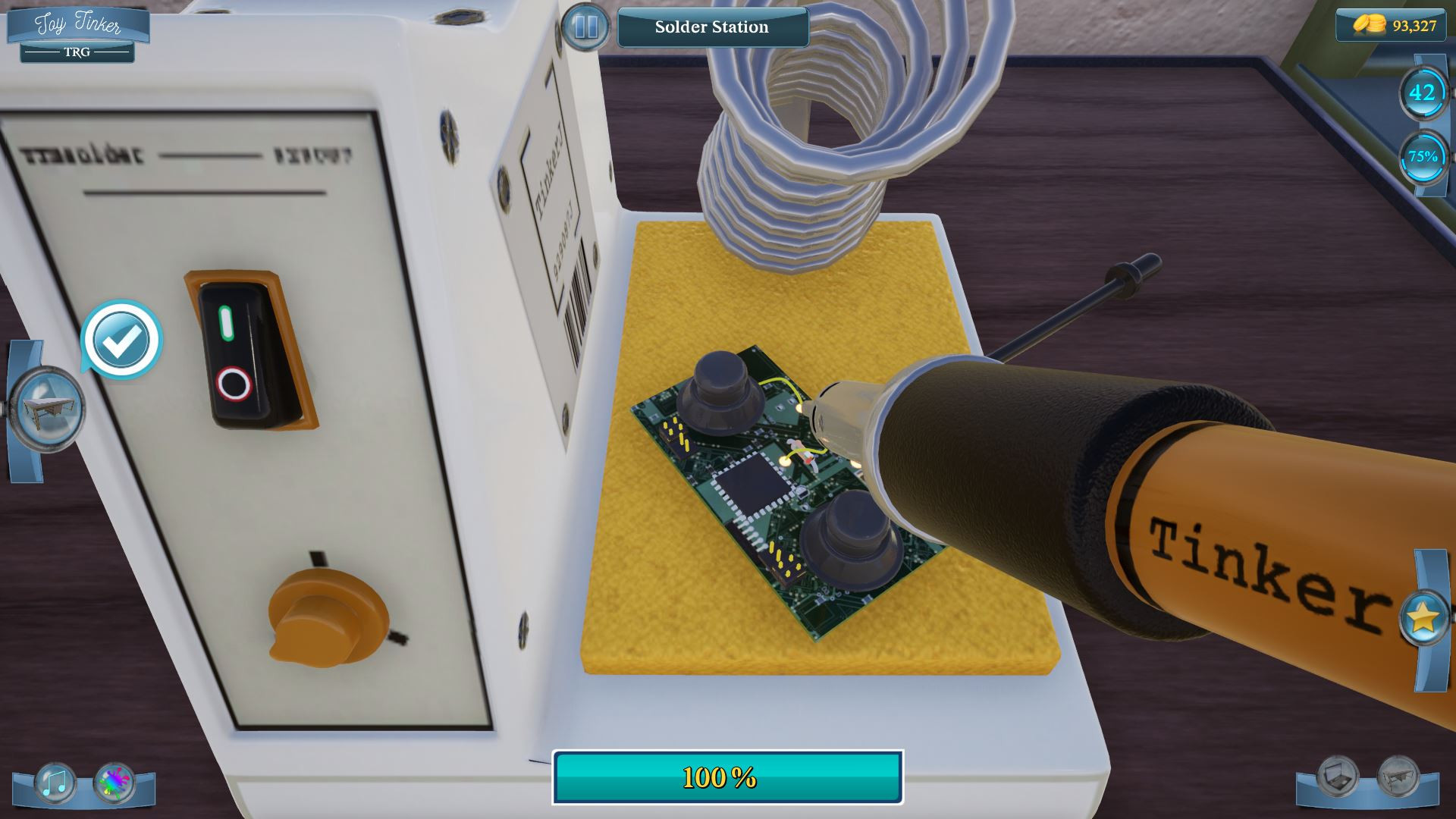Click the 75% progress ring indicator
1456x819 pixels.
tap(1423, 157)
